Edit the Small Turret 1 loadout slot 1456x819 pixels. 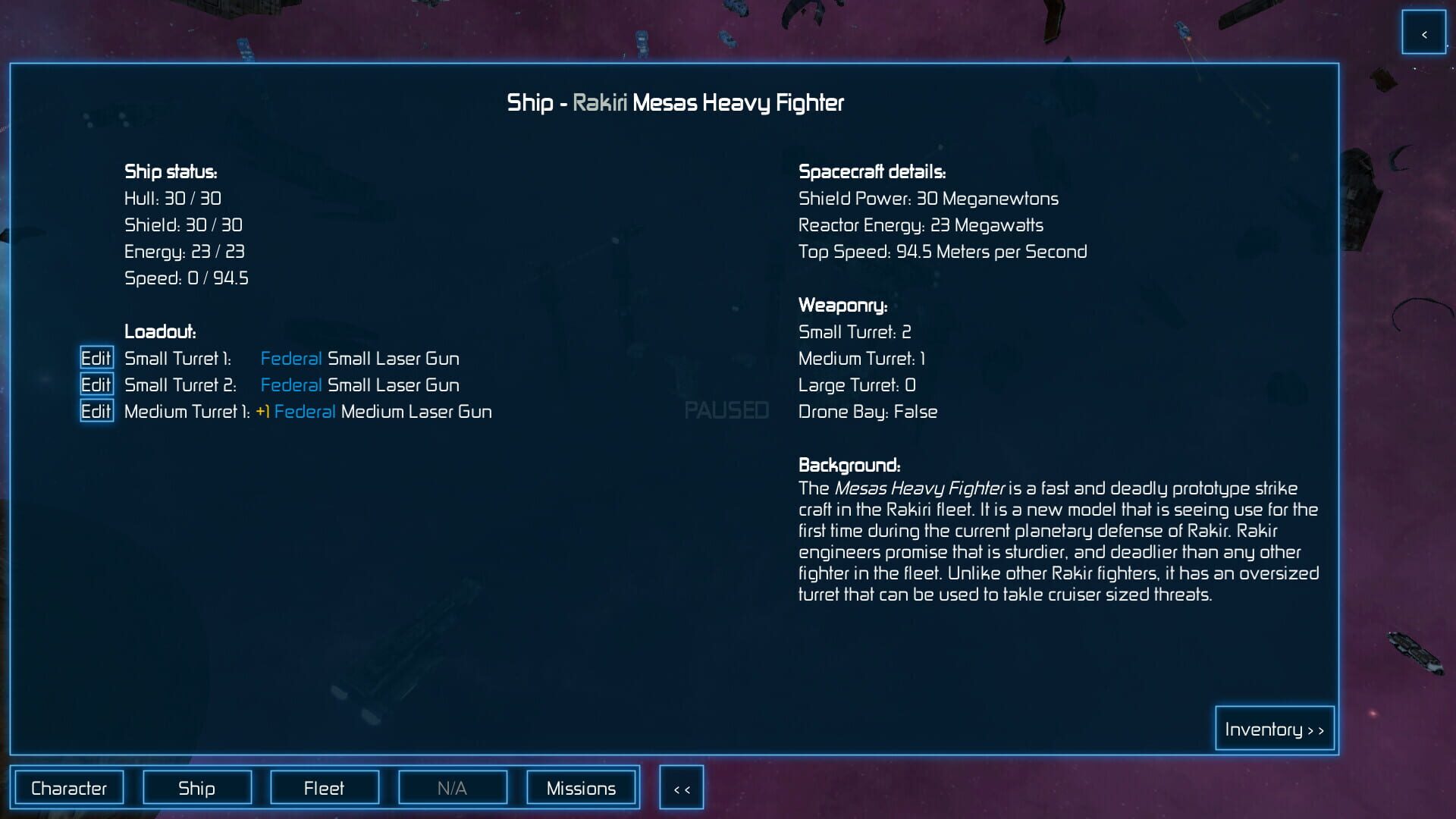point(96,358)
